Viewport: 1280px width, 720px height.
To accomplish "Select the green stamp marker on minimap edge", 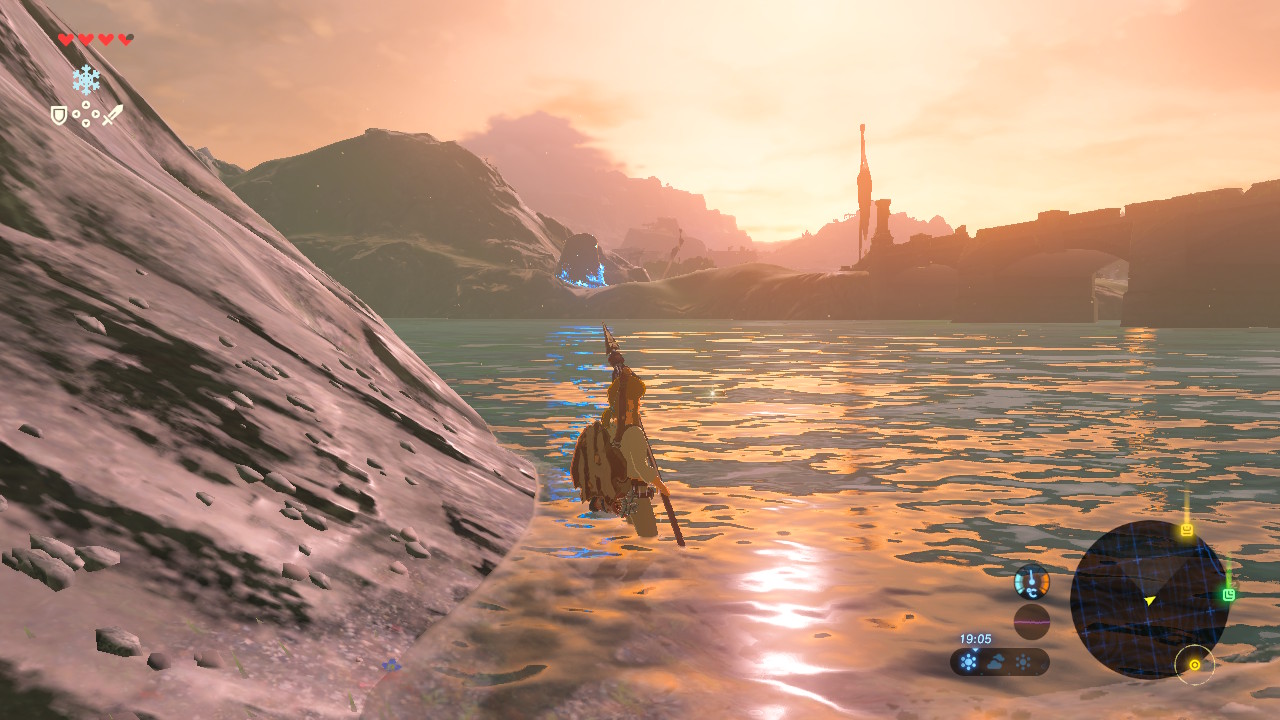I will (1228, 595).
